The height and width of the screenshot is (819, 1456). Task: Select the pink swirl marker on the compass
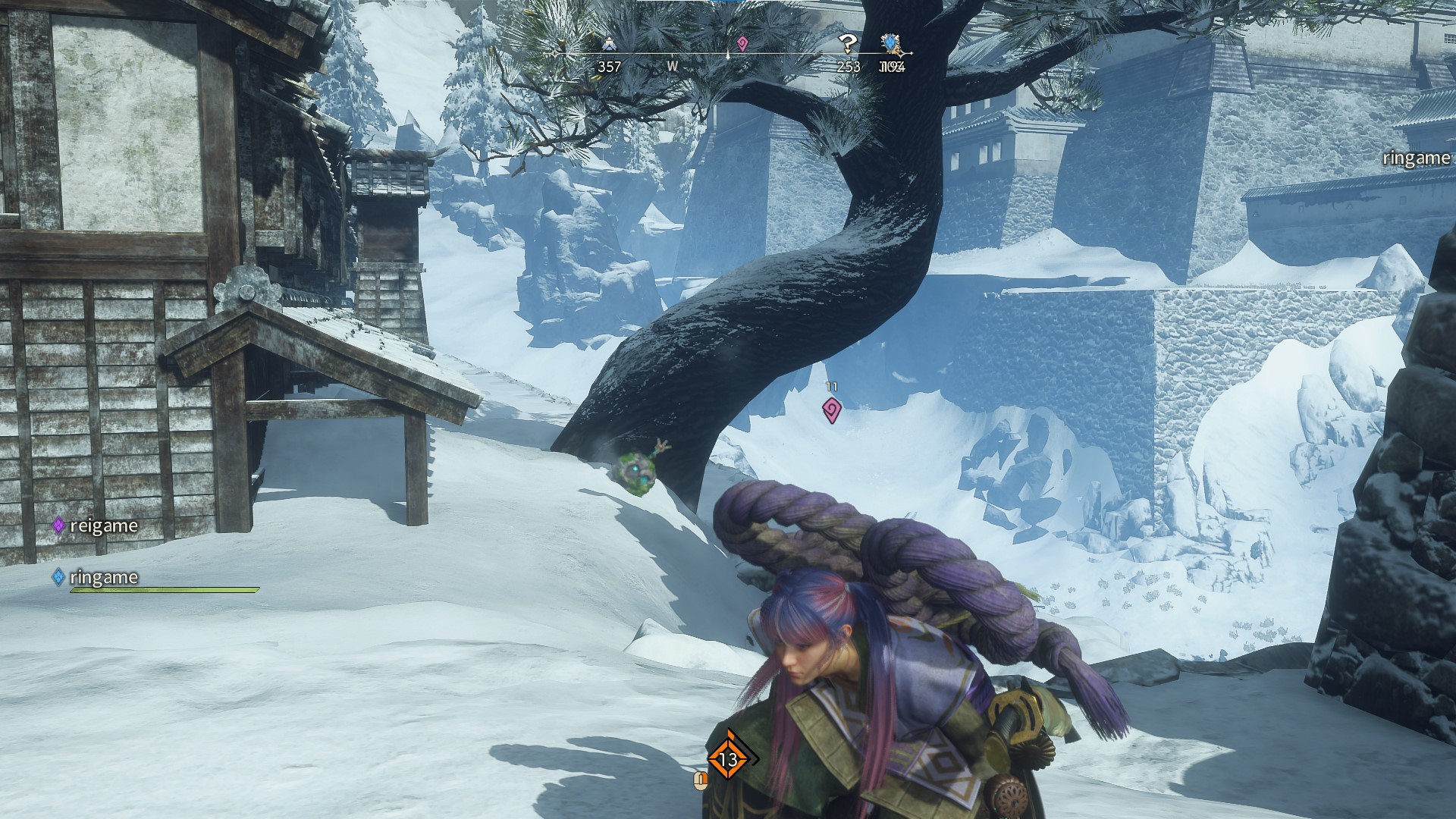[x=742, y=44]
